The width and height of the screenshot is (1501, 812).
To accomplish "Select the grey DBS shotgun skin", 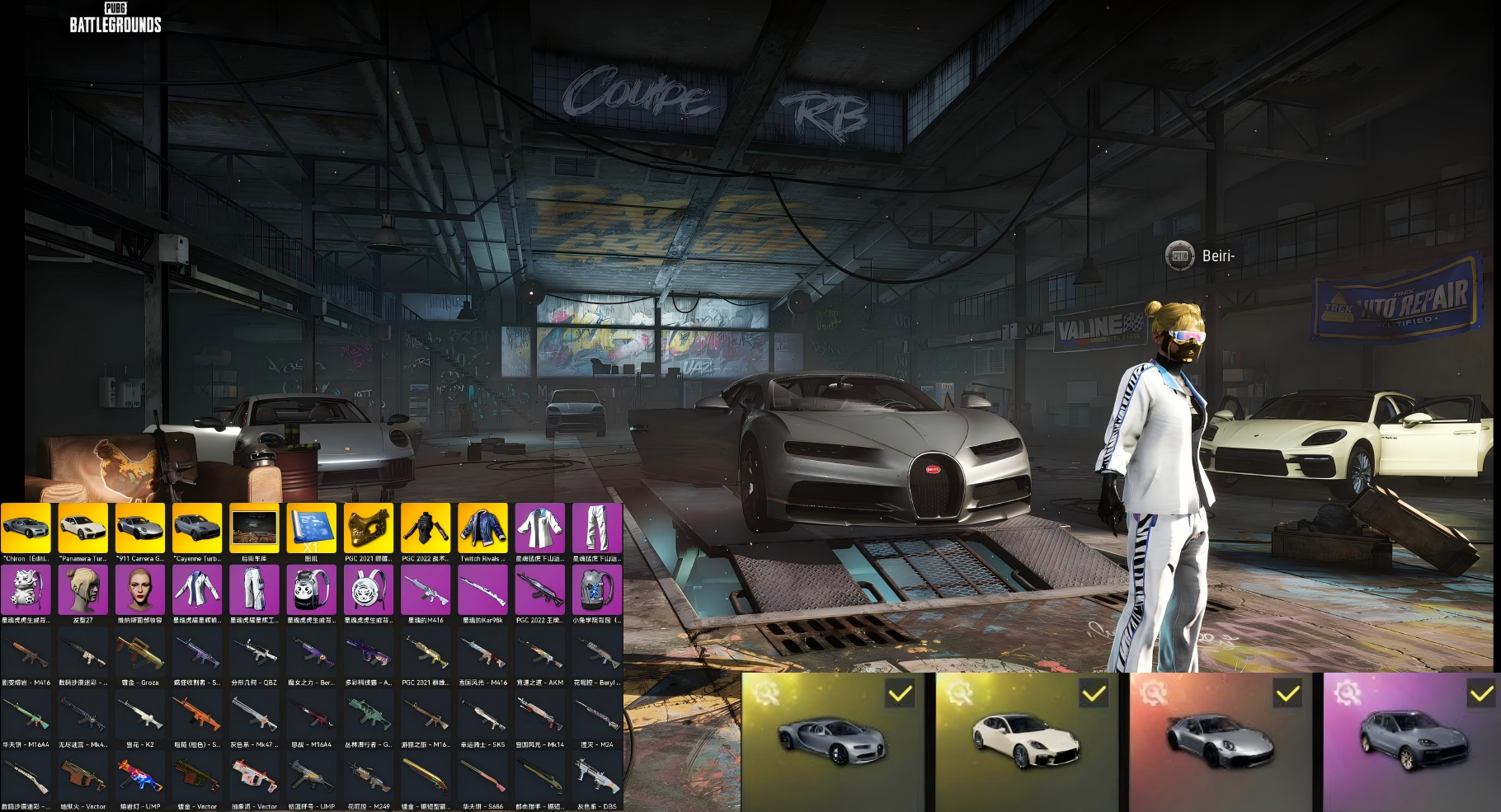I will pyautogui.click(x=597, y=777).
